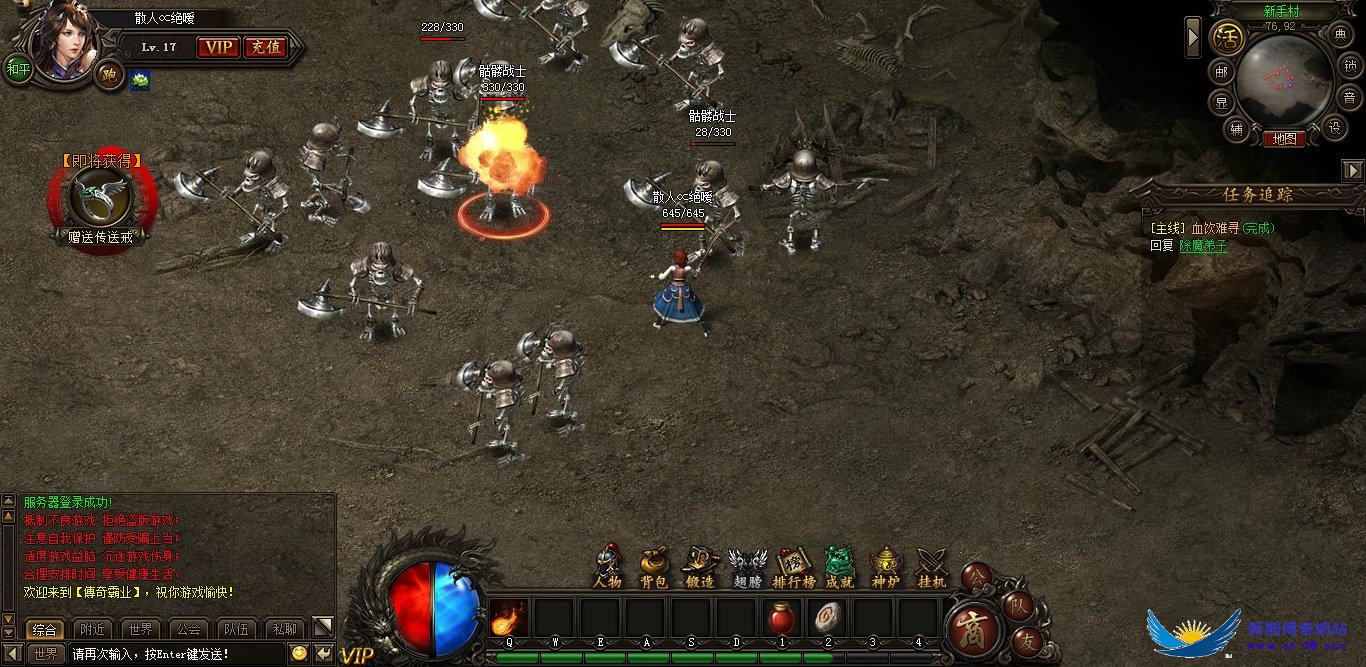Open the 成就 achievements panel
1366x667 pixels.
(x=840, y=566)
